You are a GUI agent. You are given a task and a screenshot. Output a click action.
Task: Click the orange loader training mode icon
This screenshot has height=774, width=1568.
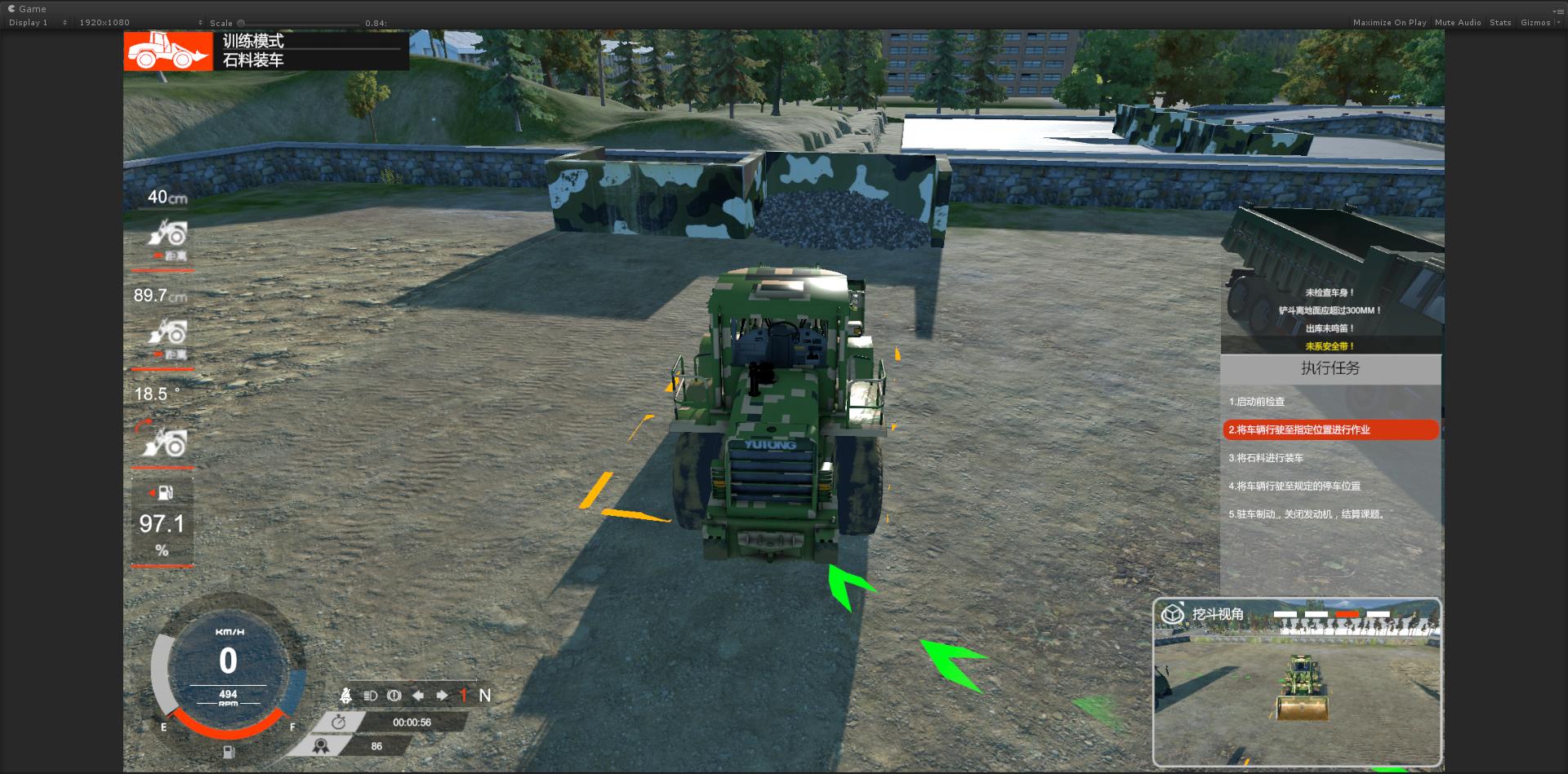tap(168, 51)
